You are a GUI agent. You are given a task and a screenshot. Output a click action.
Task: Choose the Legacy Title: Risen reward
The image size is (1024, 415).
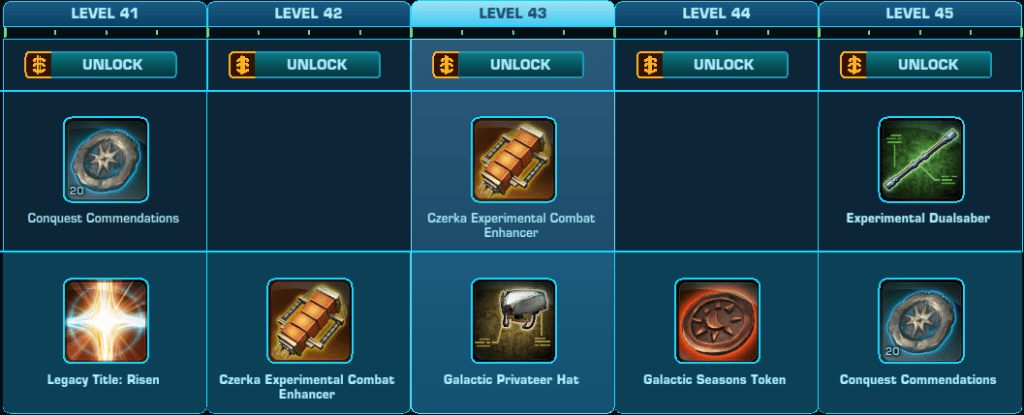pyautogui.click(x=106, y=320)
